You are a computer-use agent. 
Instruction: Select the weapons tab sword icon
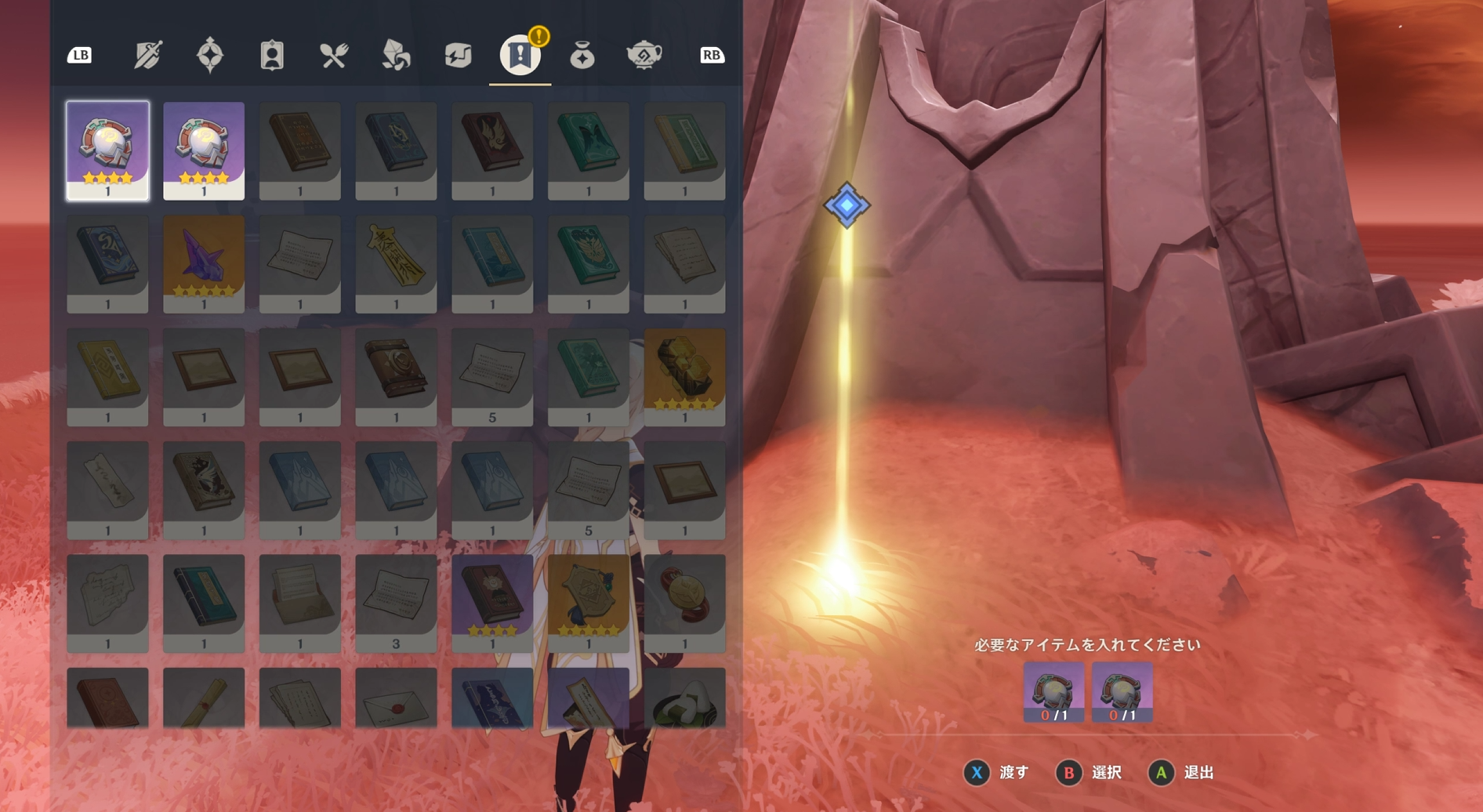click(x=146, y=55)
